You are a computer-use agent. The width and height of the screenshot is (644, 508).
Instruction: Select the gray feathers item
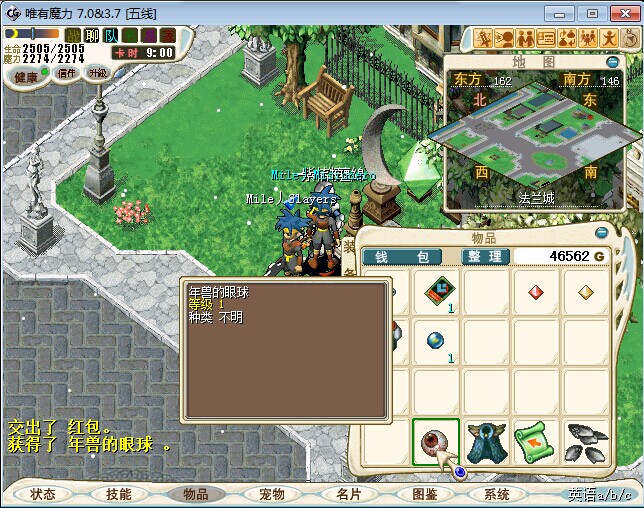(x=586, y=442)
